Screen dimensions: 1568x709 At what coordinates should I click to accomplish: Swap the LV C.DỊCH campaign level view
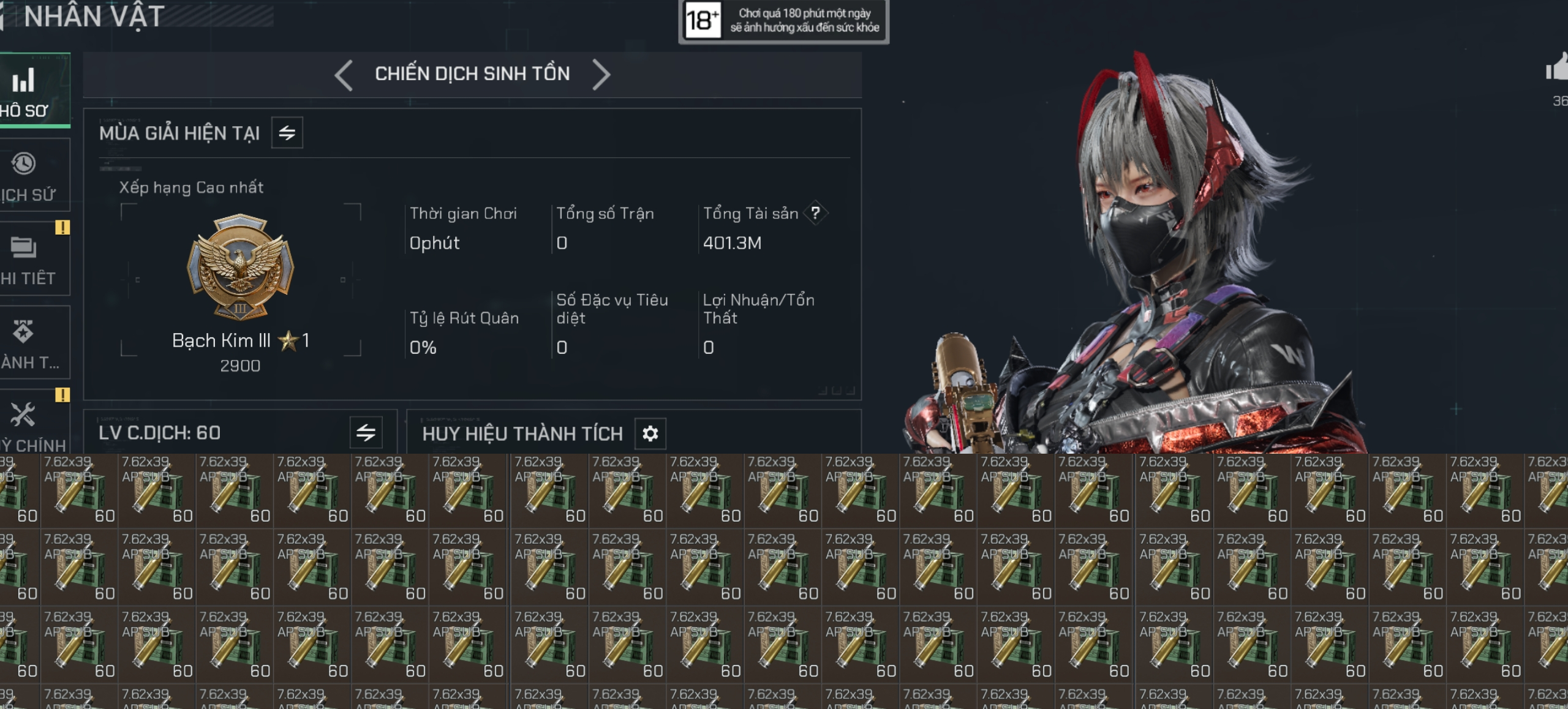click(366, 433)
